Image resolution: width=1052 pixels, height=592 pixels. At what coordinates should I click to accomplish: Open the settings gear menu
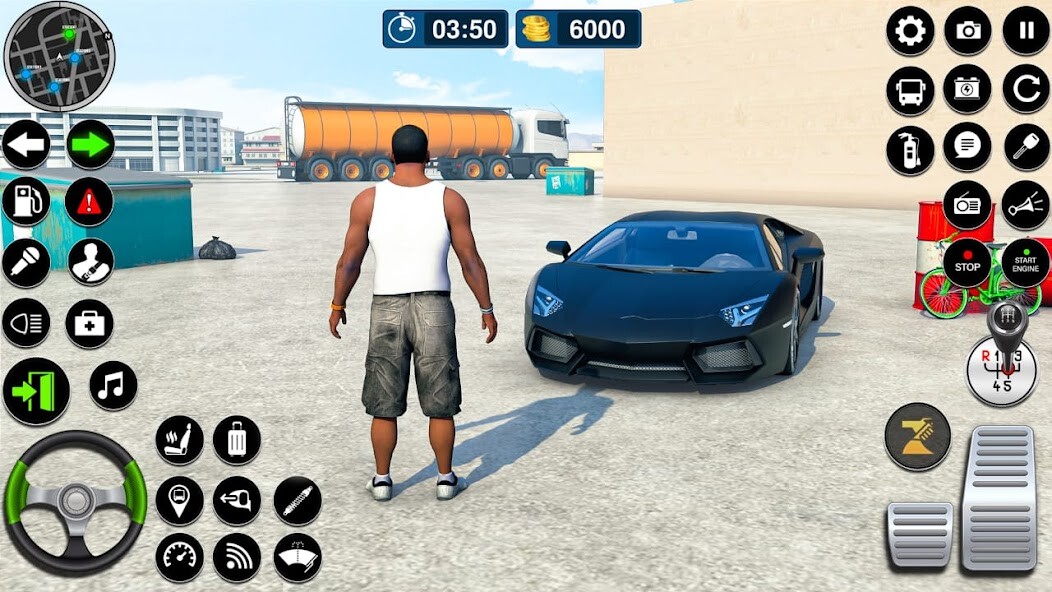[x=910, y=31]
